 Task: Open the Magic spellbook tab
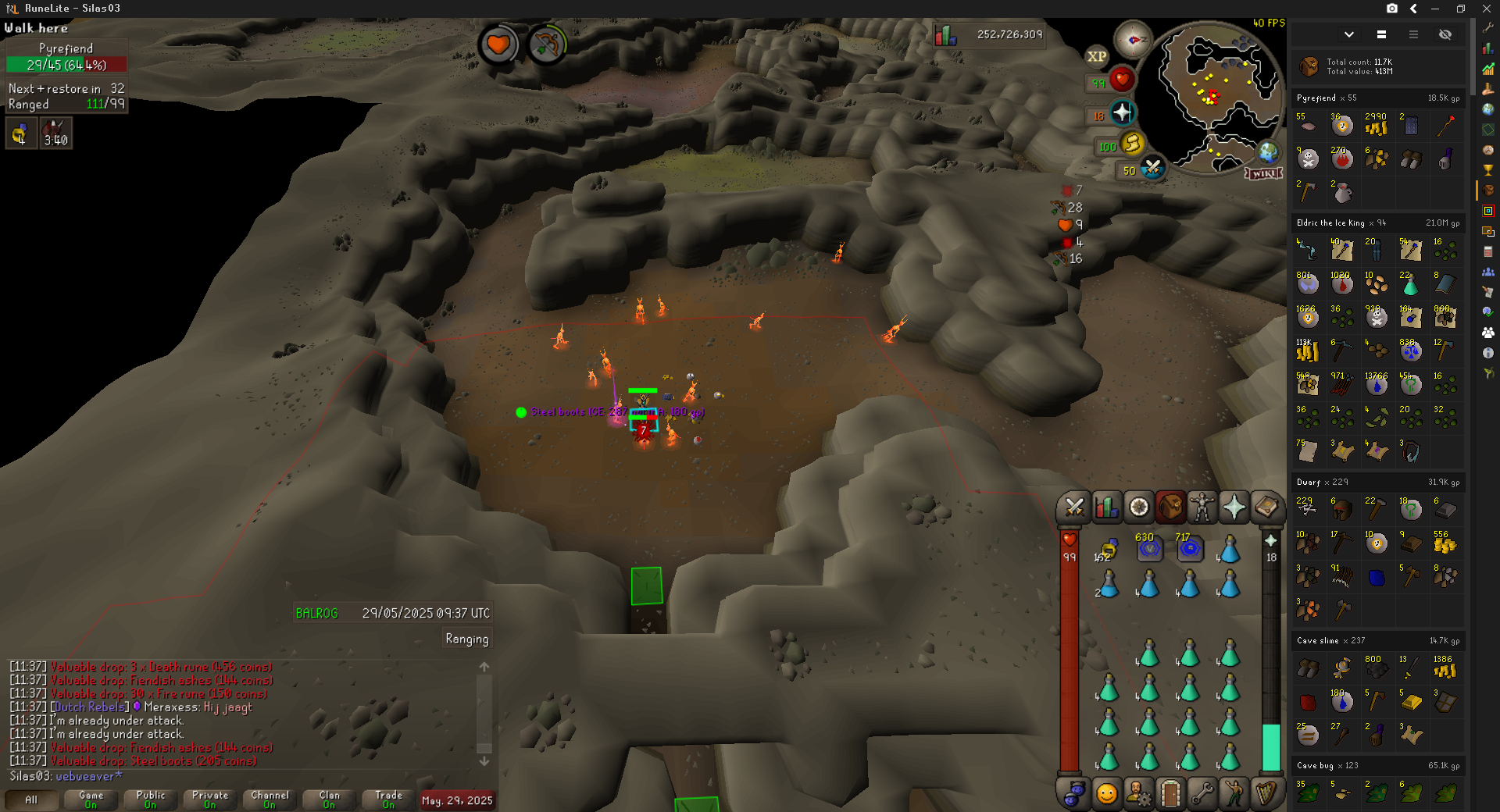click(1266, 507)
